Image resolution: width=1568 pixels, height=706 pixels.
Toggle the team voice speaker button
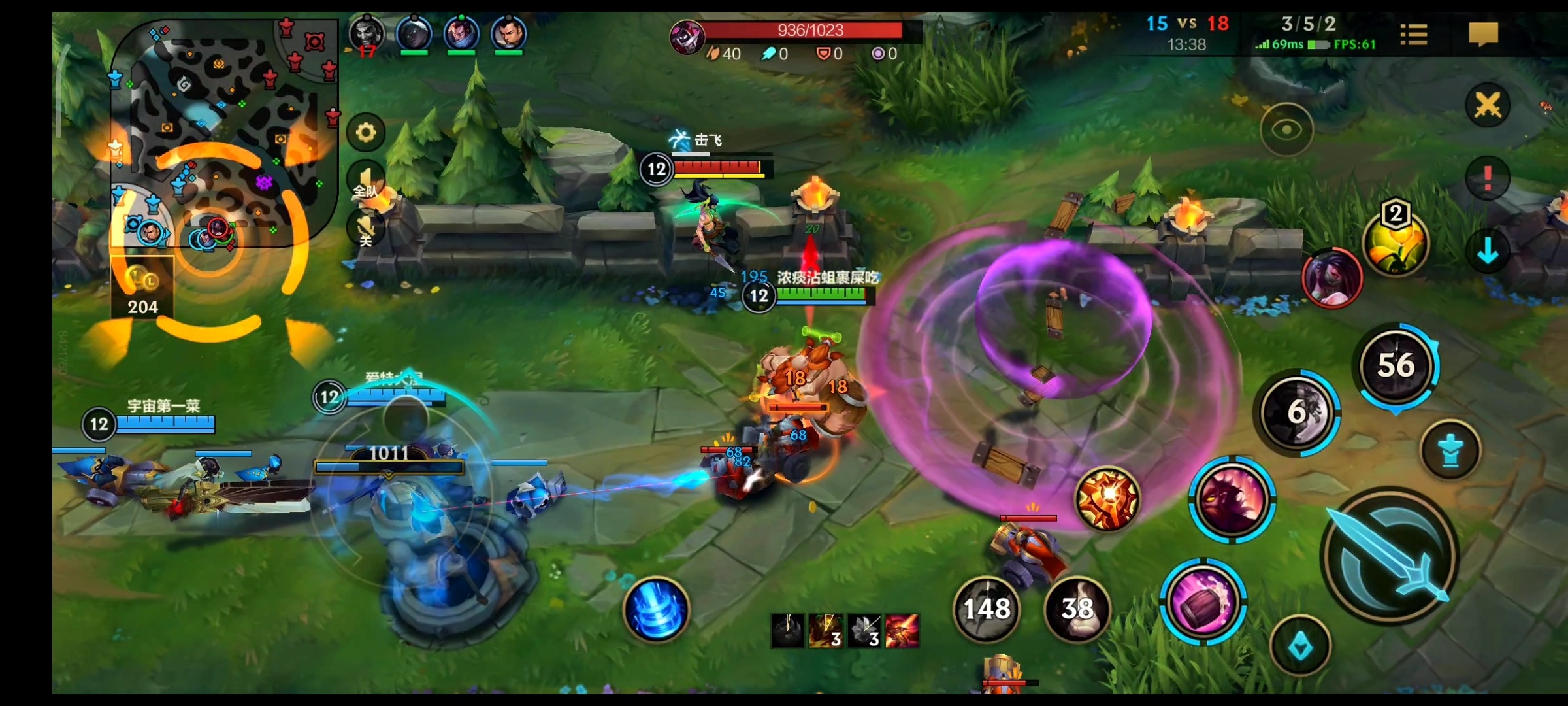[366, 181]
